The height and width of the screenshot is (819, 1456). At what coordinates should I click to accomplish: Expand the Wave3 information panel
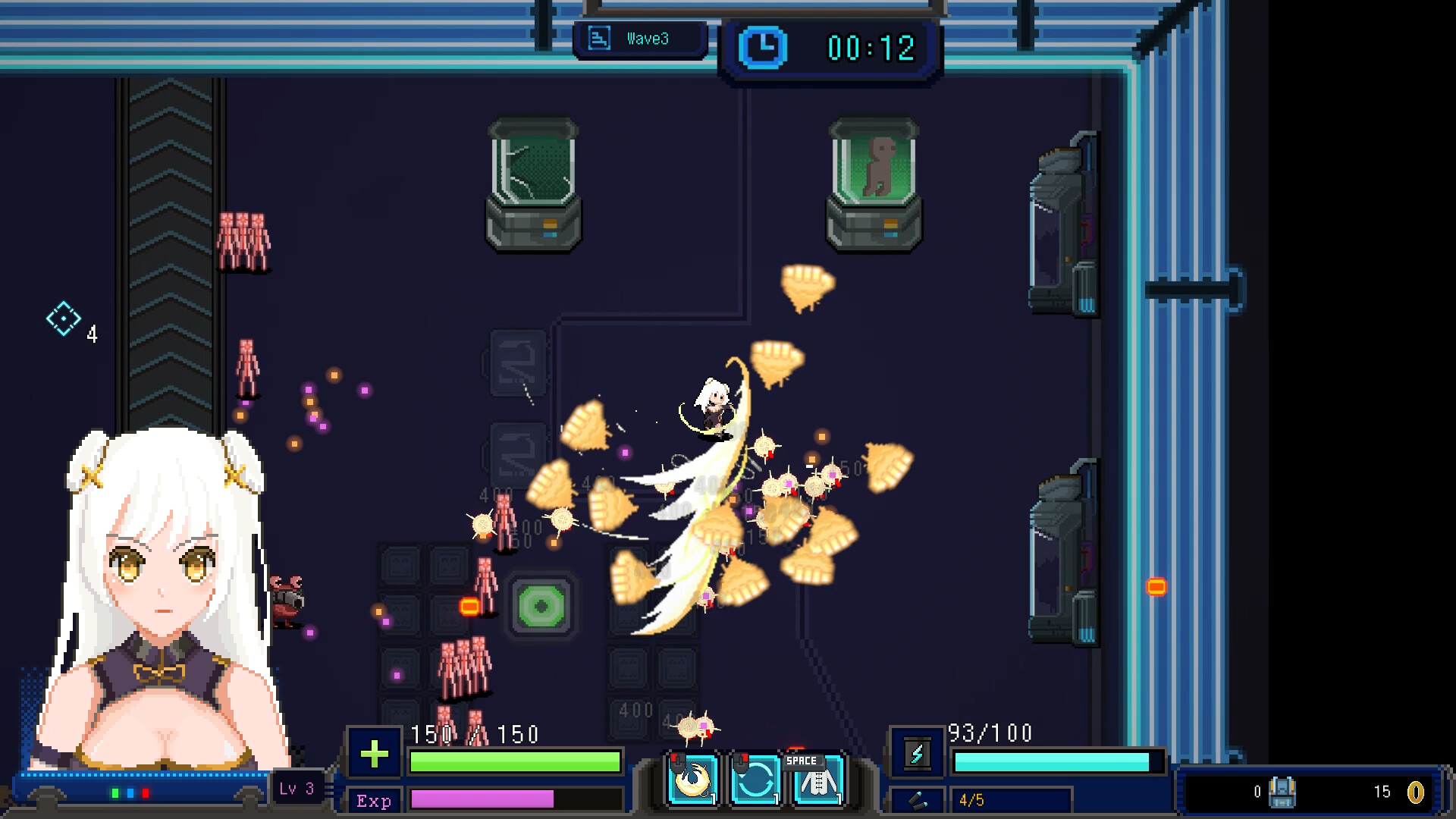click(x=641, y=39)
